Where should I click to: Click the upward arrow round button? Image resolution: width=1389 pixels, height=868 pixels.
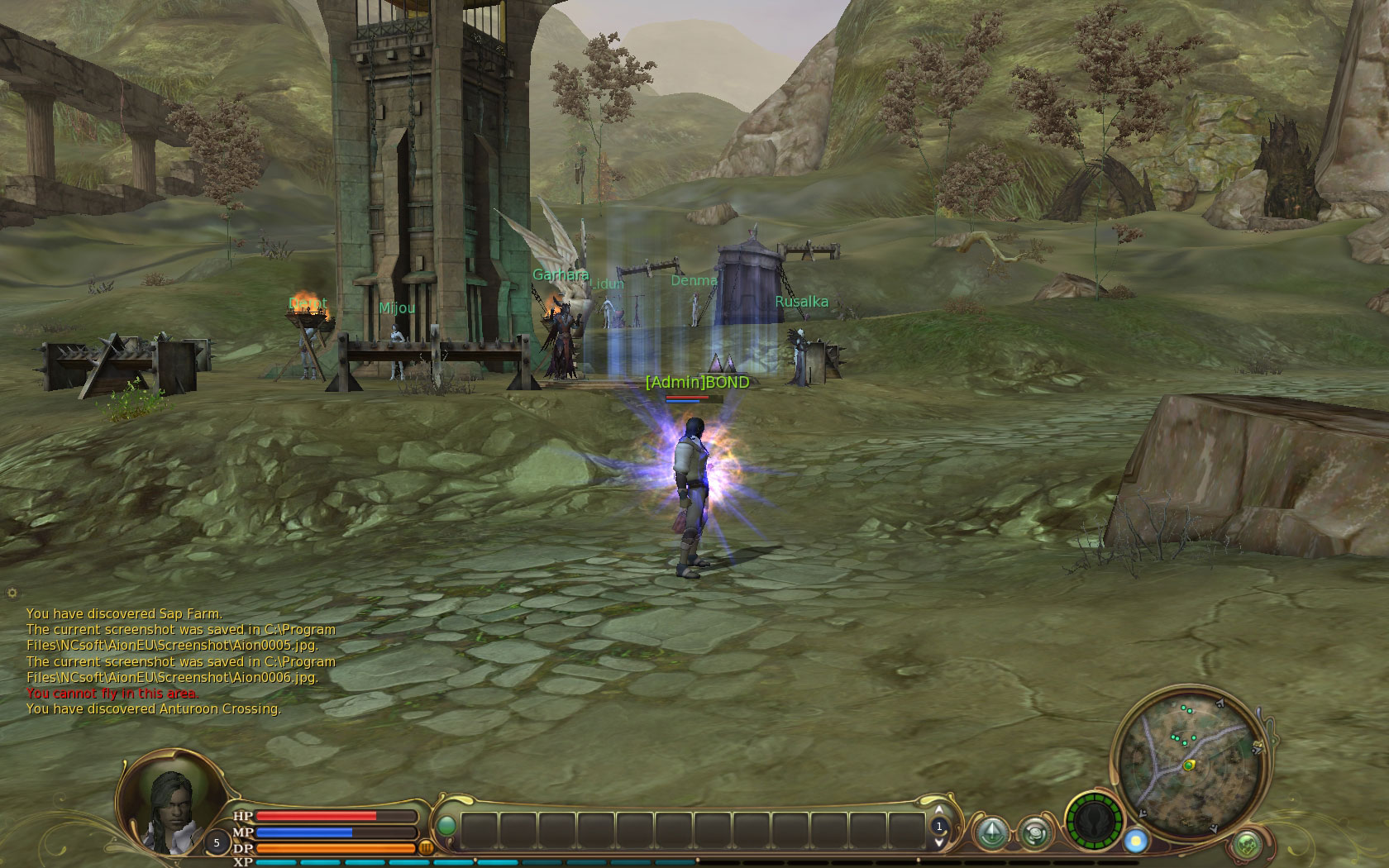point(991,832)
